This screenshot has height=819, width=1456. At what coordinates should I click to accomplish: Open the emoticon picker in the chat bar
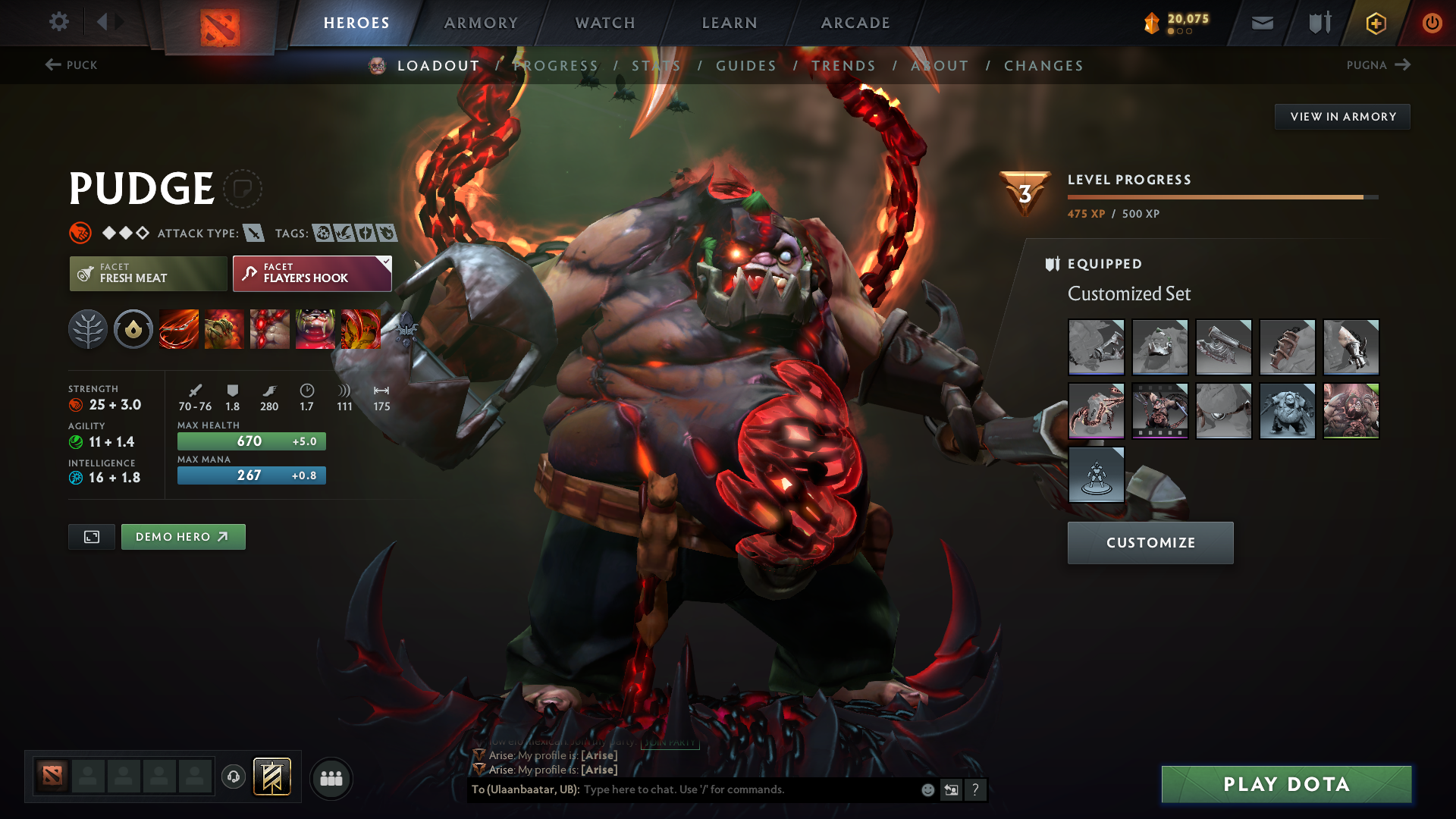click(927, 789)
